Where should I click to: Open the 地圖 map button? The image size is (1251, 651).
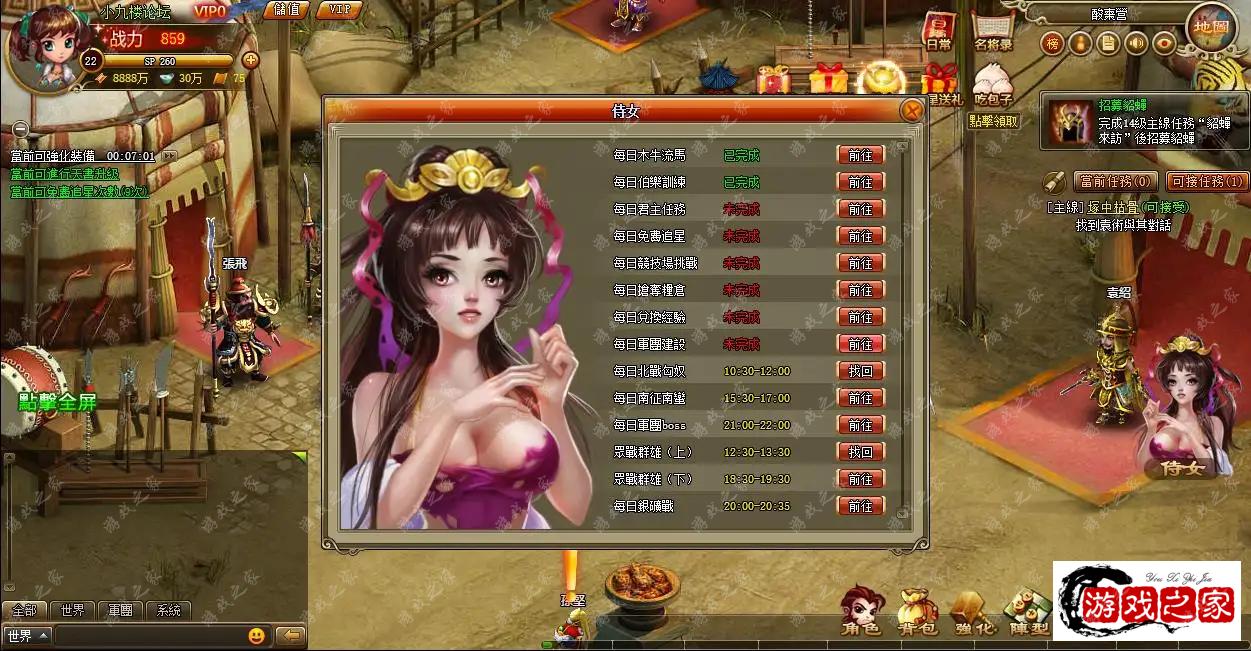pyautogui.click(x=1209, y=28)
